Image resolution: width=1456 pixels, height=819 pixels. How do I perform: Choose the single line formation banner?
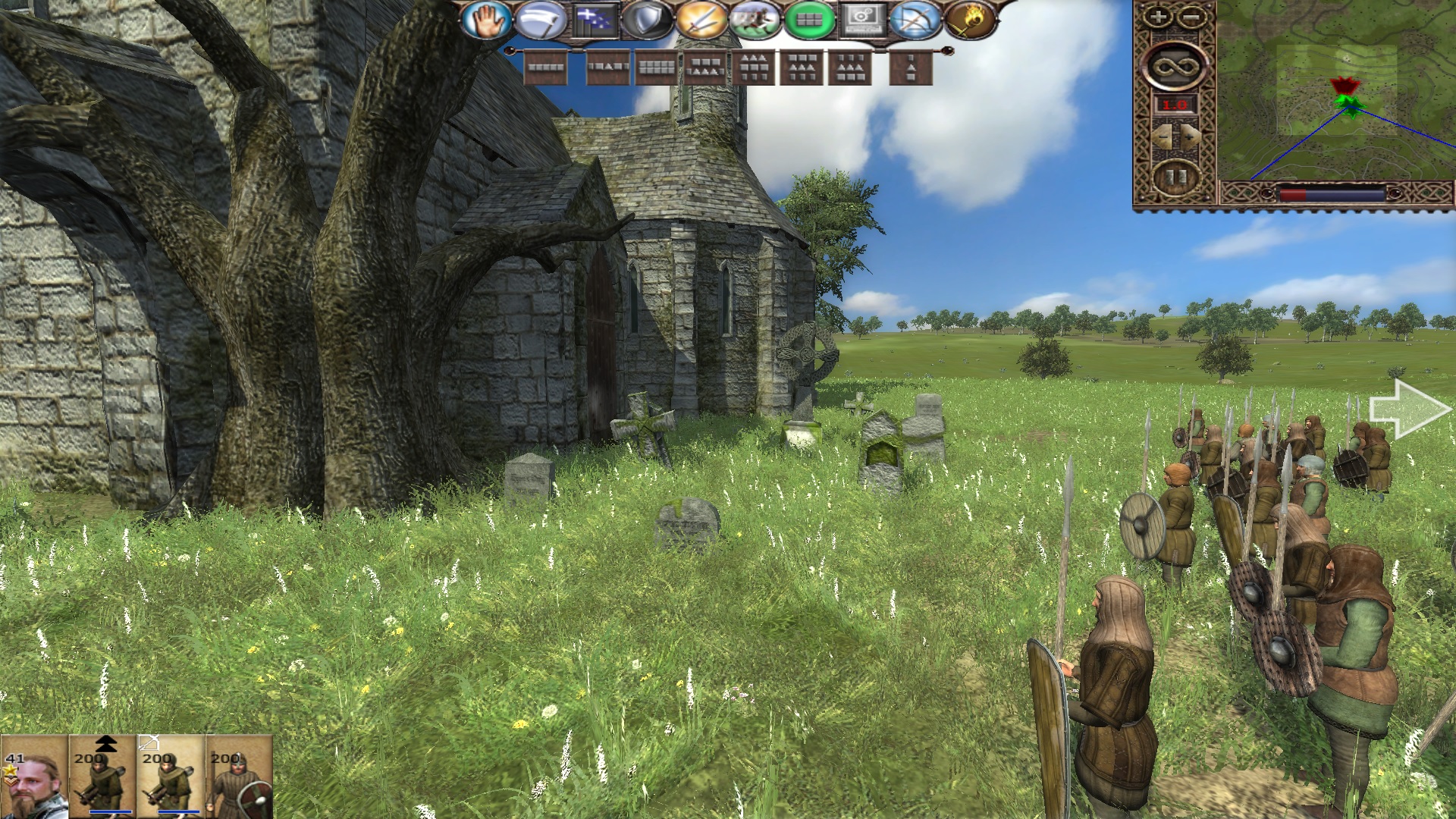pyautogui.click(x=546, y=68)
